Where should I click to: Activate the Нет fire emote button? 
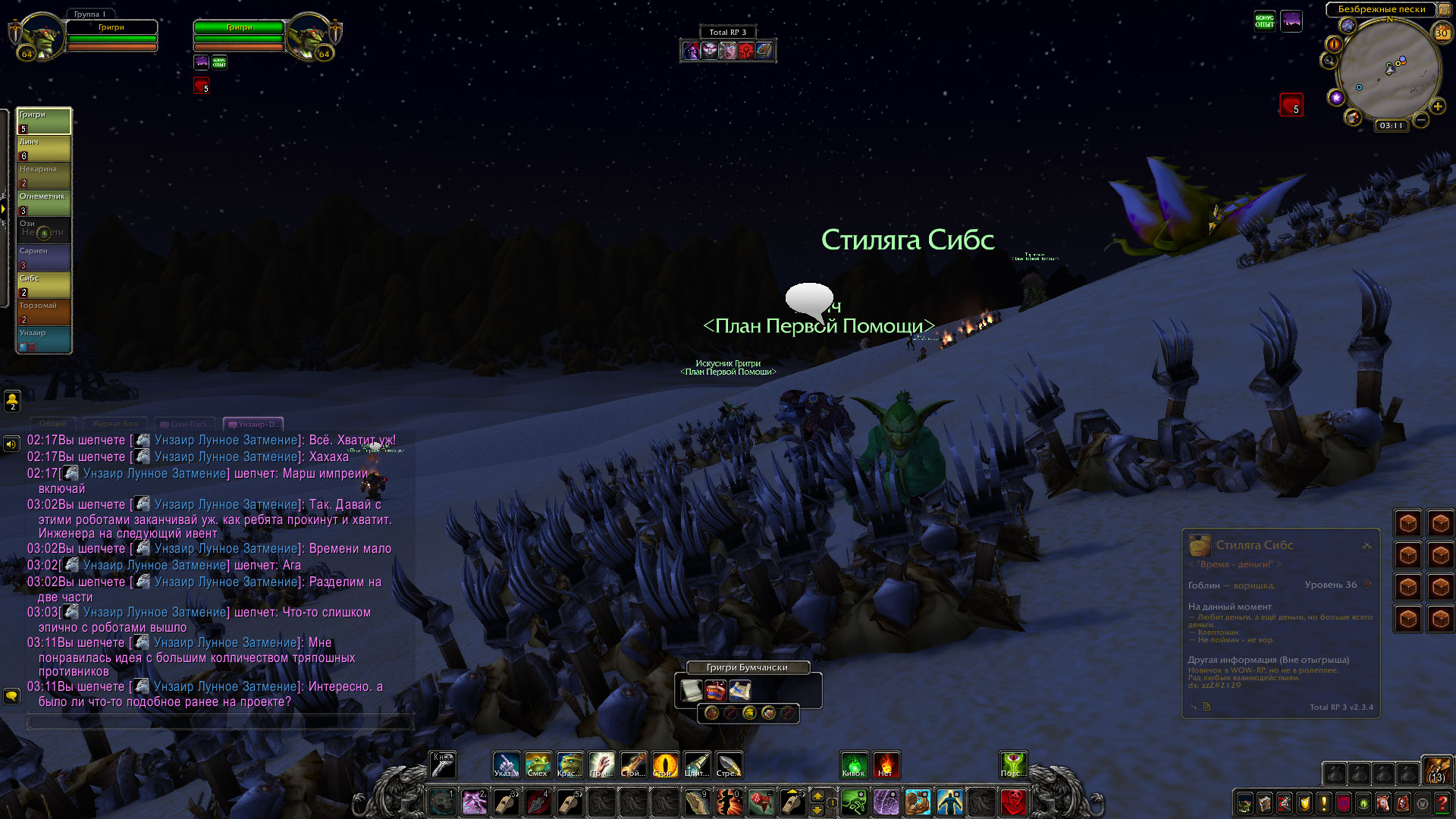886,765
